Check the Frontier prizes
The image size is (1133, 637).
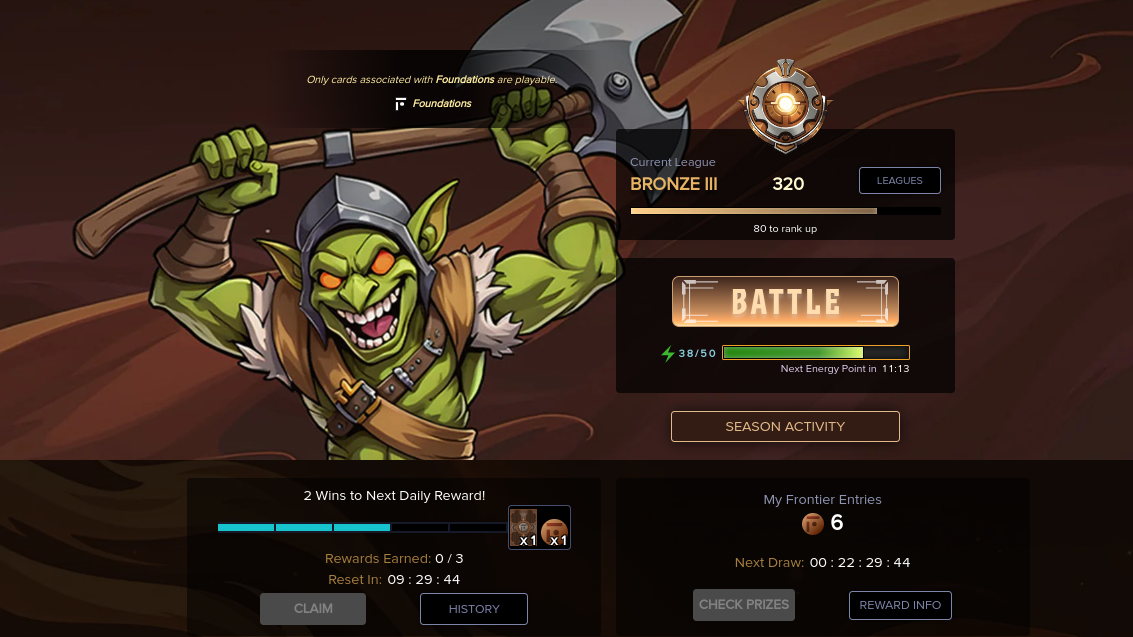pos(744,604)
